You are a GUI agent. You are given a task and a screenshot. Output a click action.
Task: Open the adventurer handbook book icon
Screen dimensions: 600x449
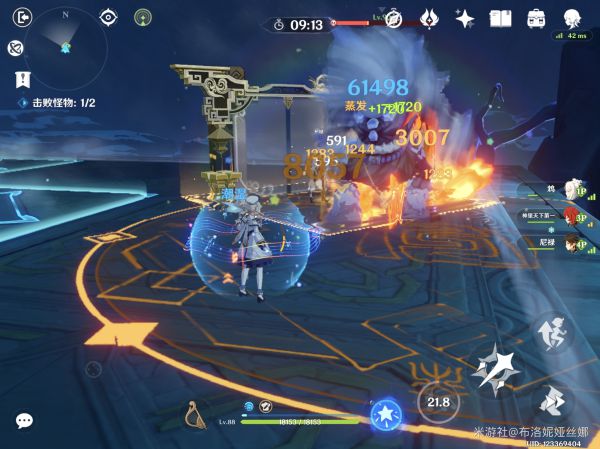500,18
